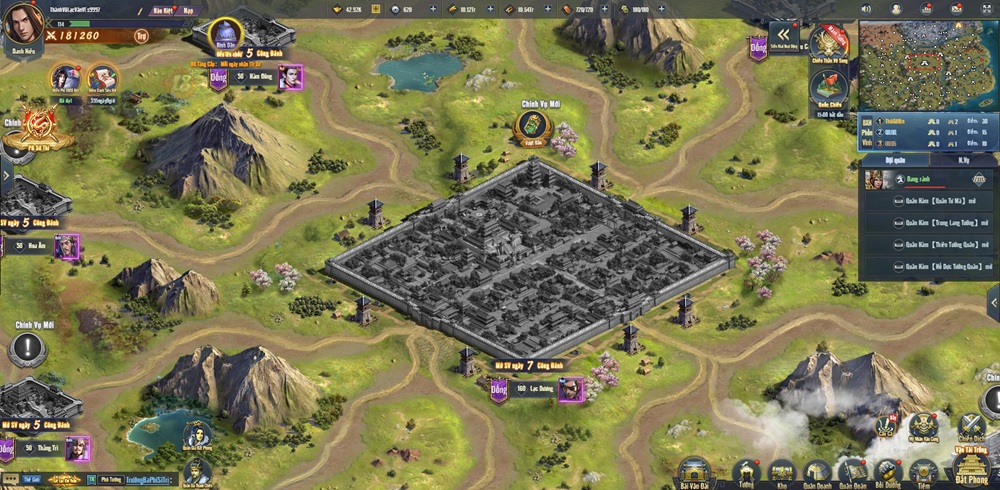Open the Tiệm shop menu

tap(922, 472)
